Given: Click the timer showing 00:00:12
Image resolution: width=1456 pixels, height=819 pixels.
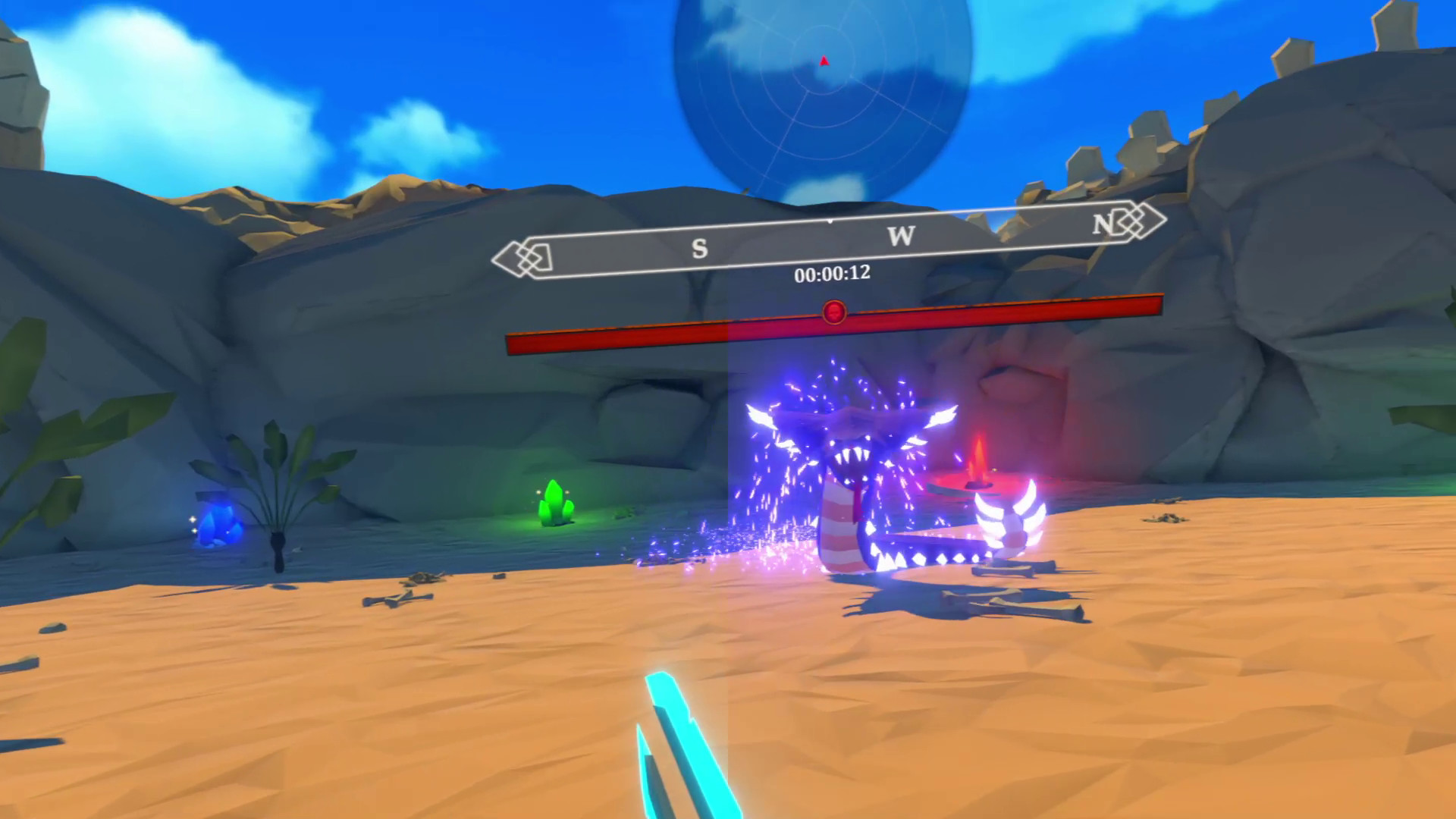Looking at the screenshot, I should [x=834, y=275].
